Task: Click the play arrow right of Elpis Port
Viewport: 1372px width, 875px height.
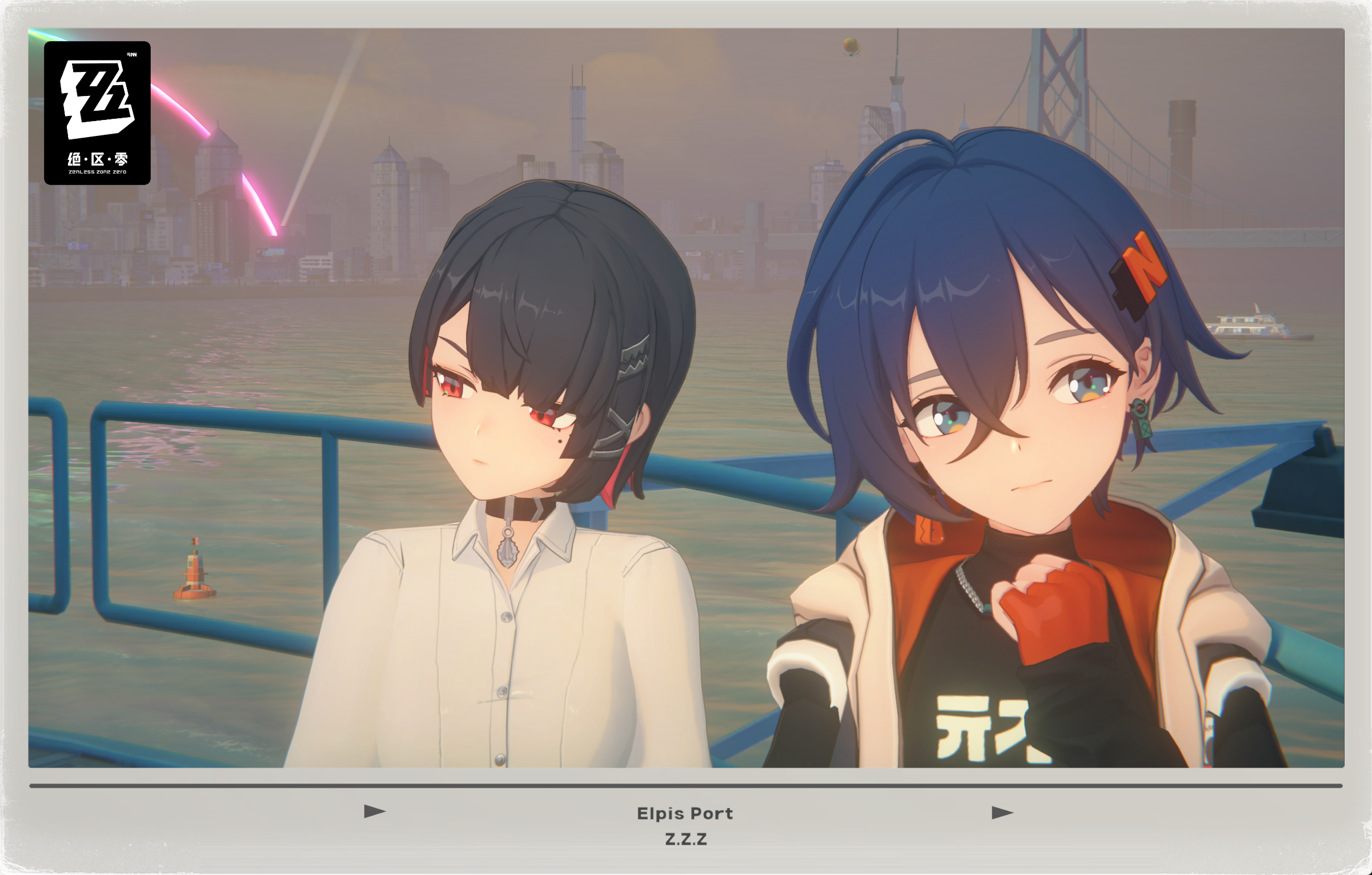Action: point(1002,812)
